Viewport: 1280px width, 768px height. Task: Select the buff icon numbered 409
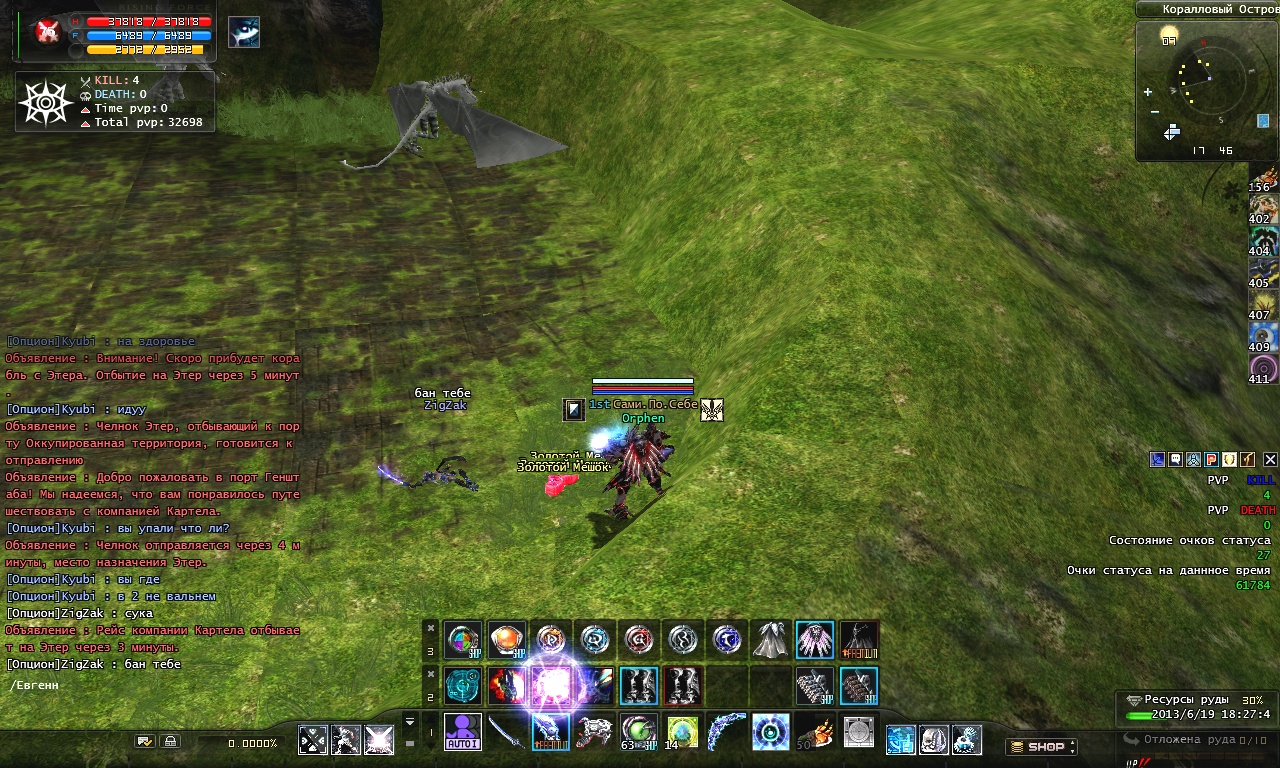click(x=1263, y=338)
